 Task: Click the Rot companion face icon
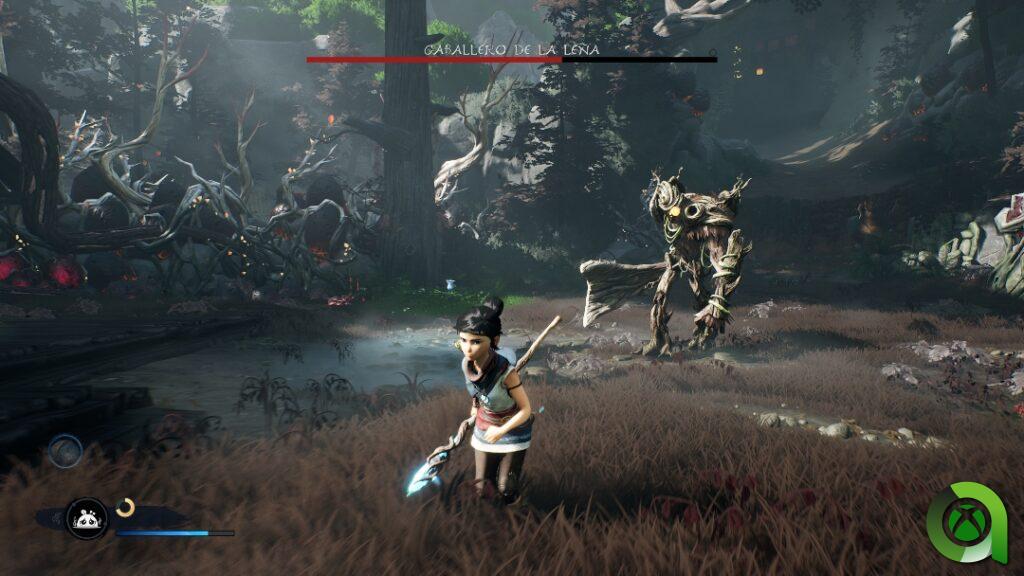point(86,517)
